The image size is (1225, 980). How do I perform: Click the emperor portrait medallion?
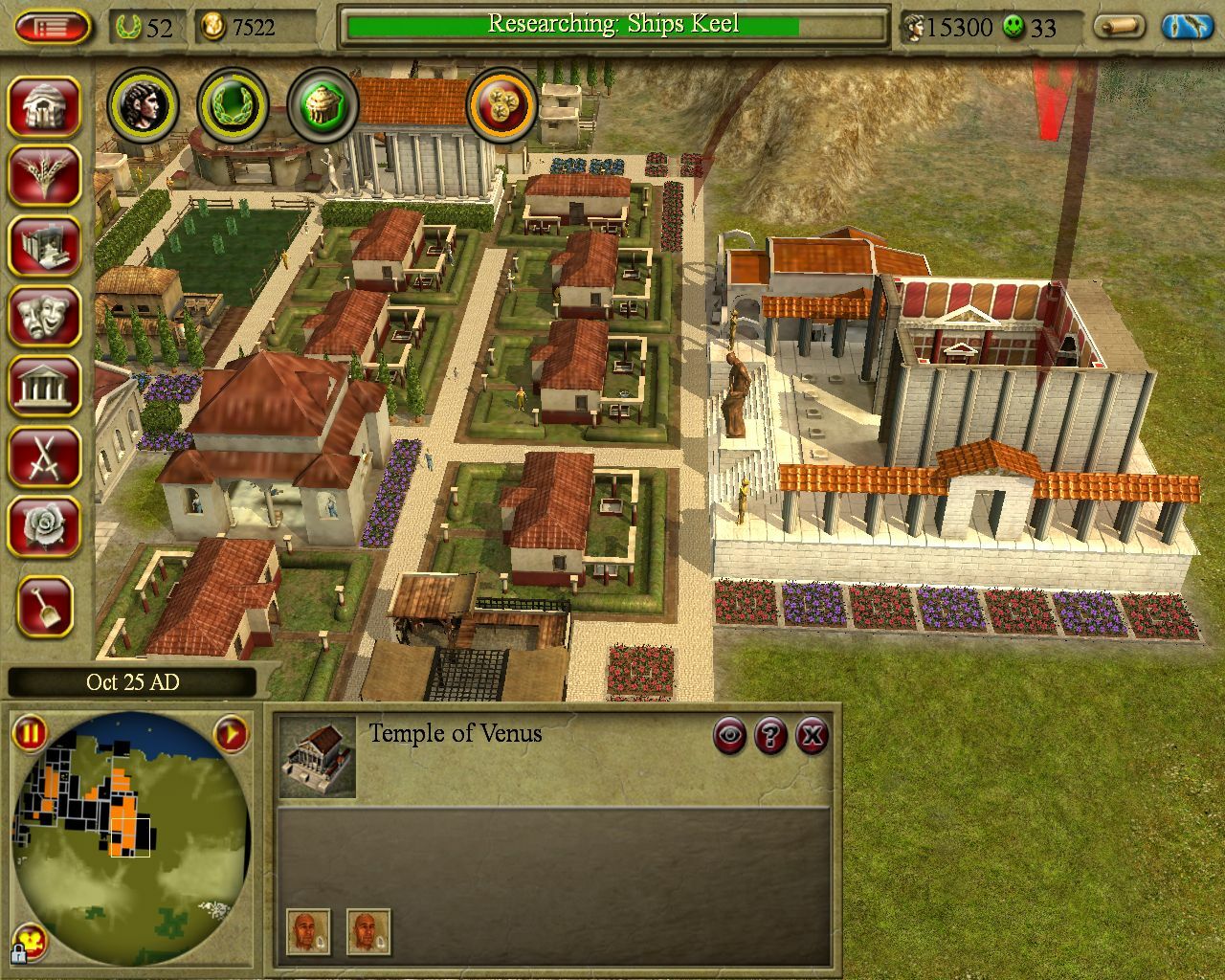tap(143, 104)
